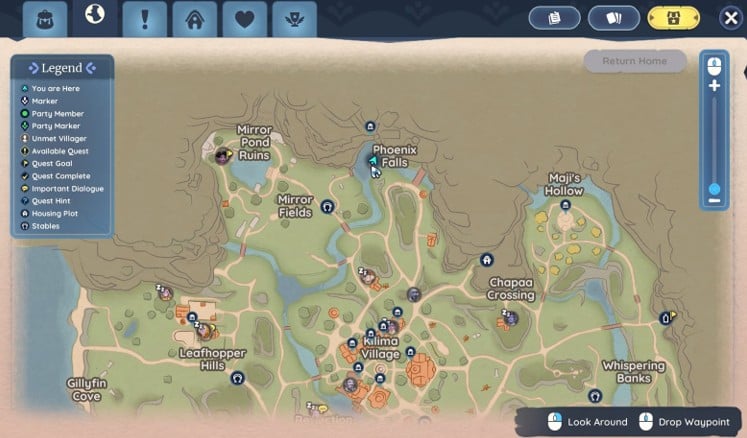Open the cards button in top bar
Screen dimensions: 747x438
(x=613, y=18)
